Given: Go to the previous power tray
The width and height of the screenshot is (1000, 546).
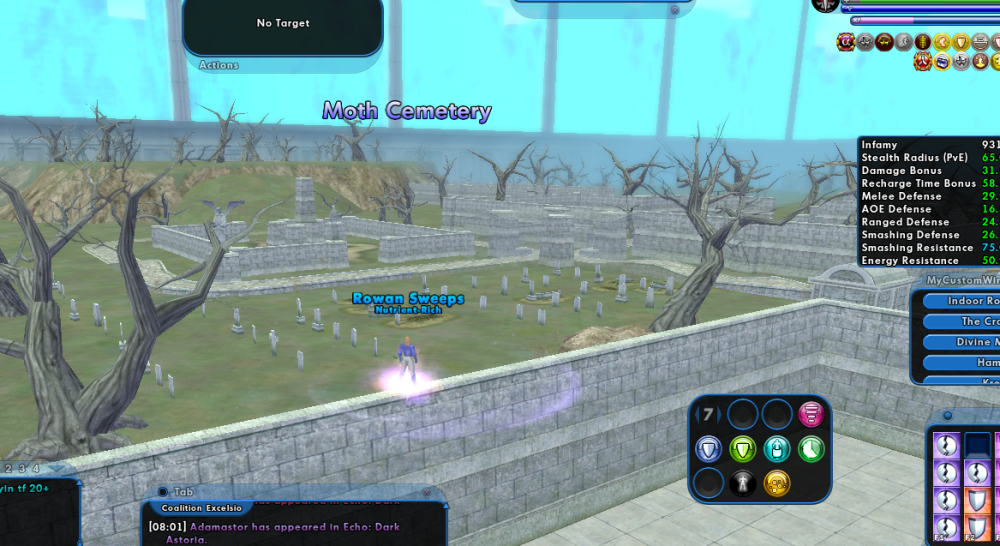Looking at the screenshot, I should (696, 414).
